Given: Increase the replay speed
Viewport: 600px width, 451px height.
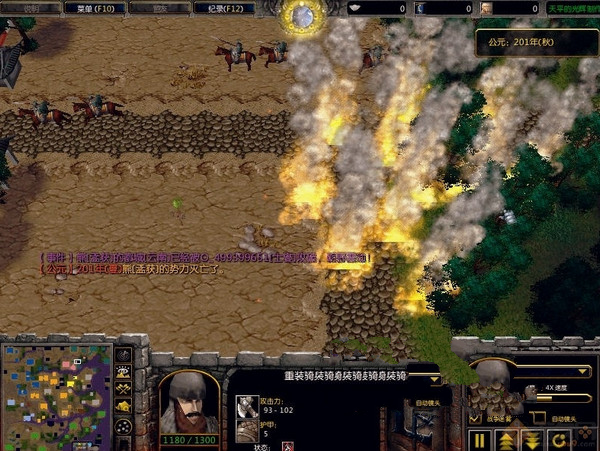Looking at the screenshot, I should pyautogui.click(x=505, y=439).
